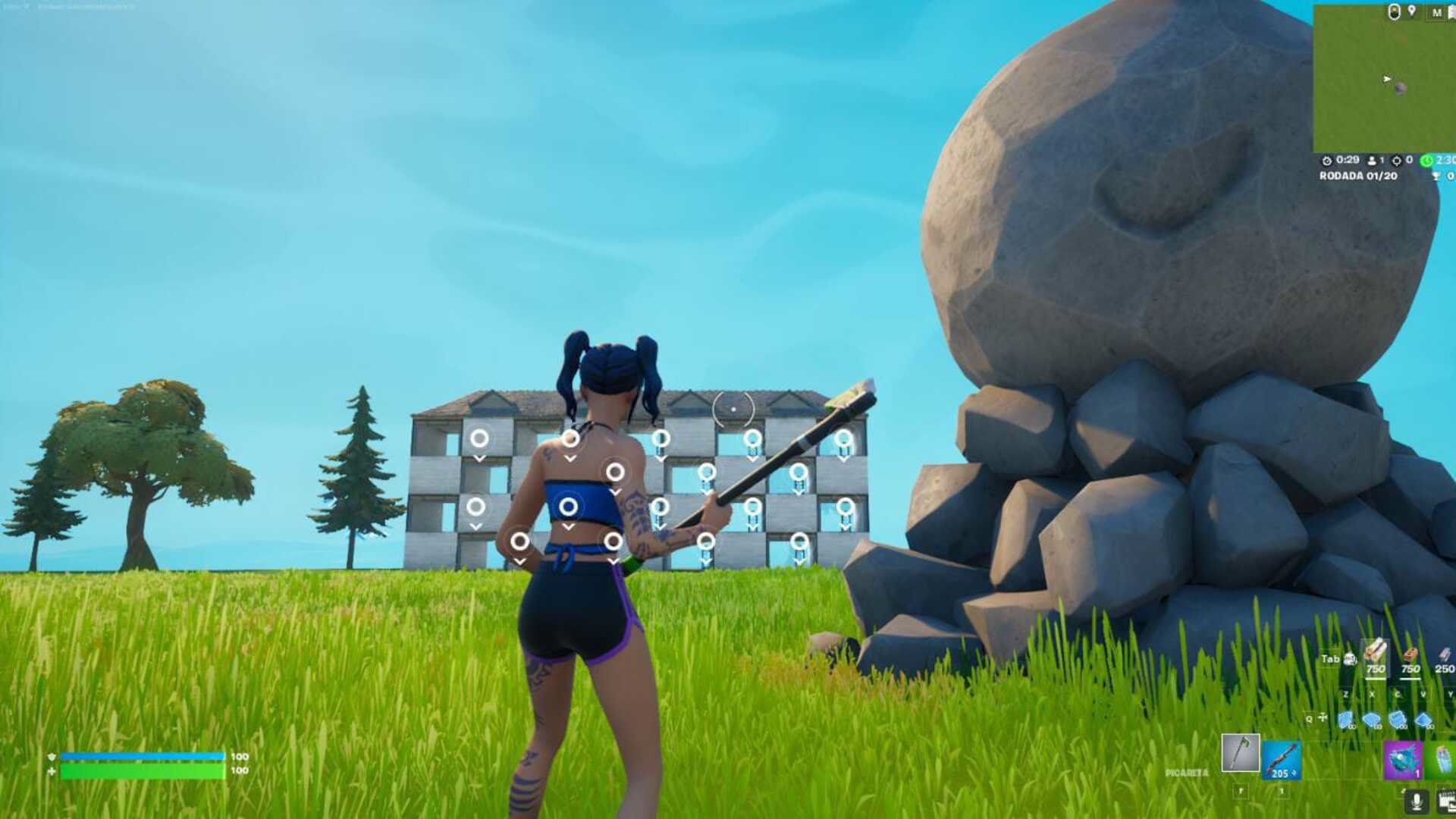Select the purple fish trophy item slot
The width and height of the screenshot is (1456, 819).
tap(1403, 760)
